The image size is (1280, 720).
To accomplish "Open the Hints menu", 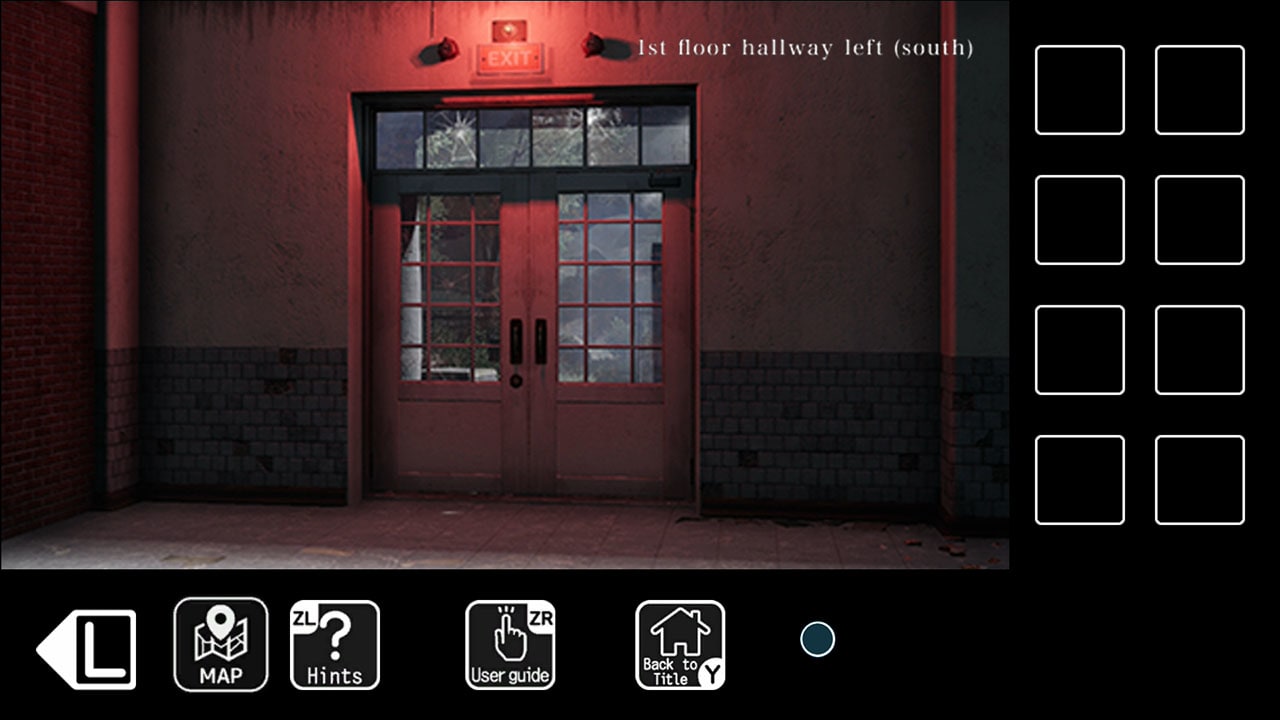I will coord(335,644).
